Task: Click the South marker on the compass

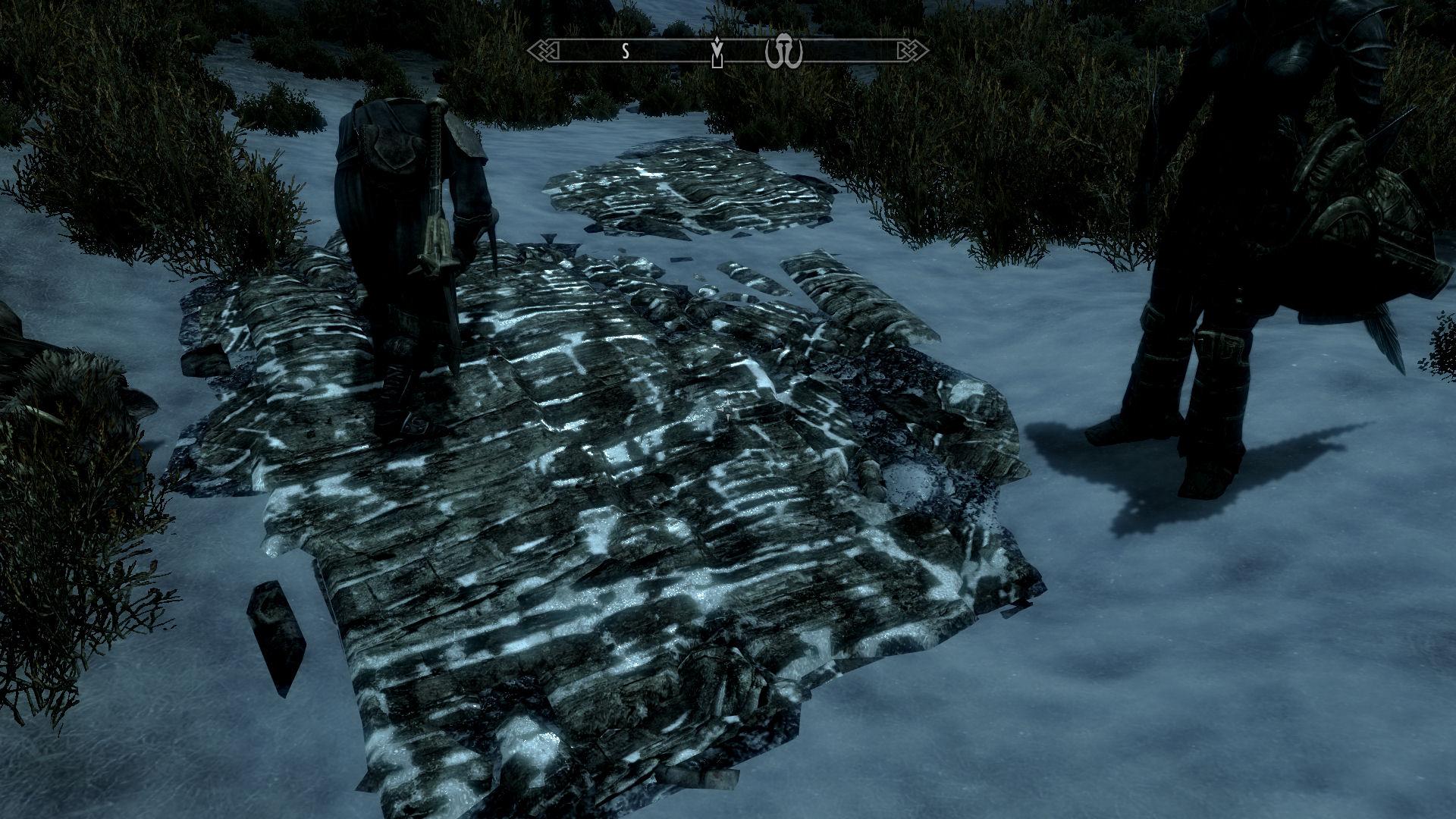Action: coord(624,52)
